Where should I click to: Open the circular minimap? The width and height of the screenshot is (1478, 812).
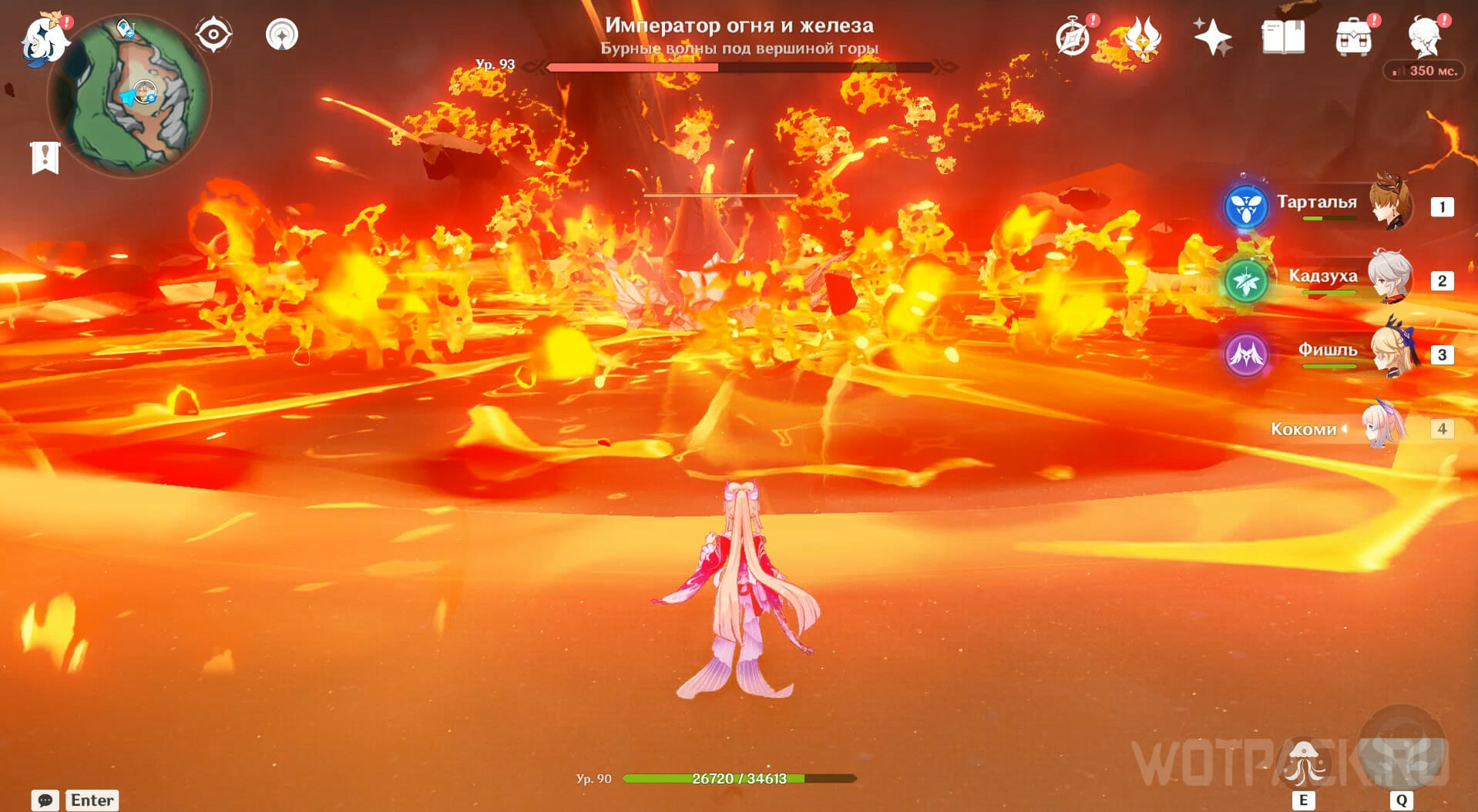point(129,95)
